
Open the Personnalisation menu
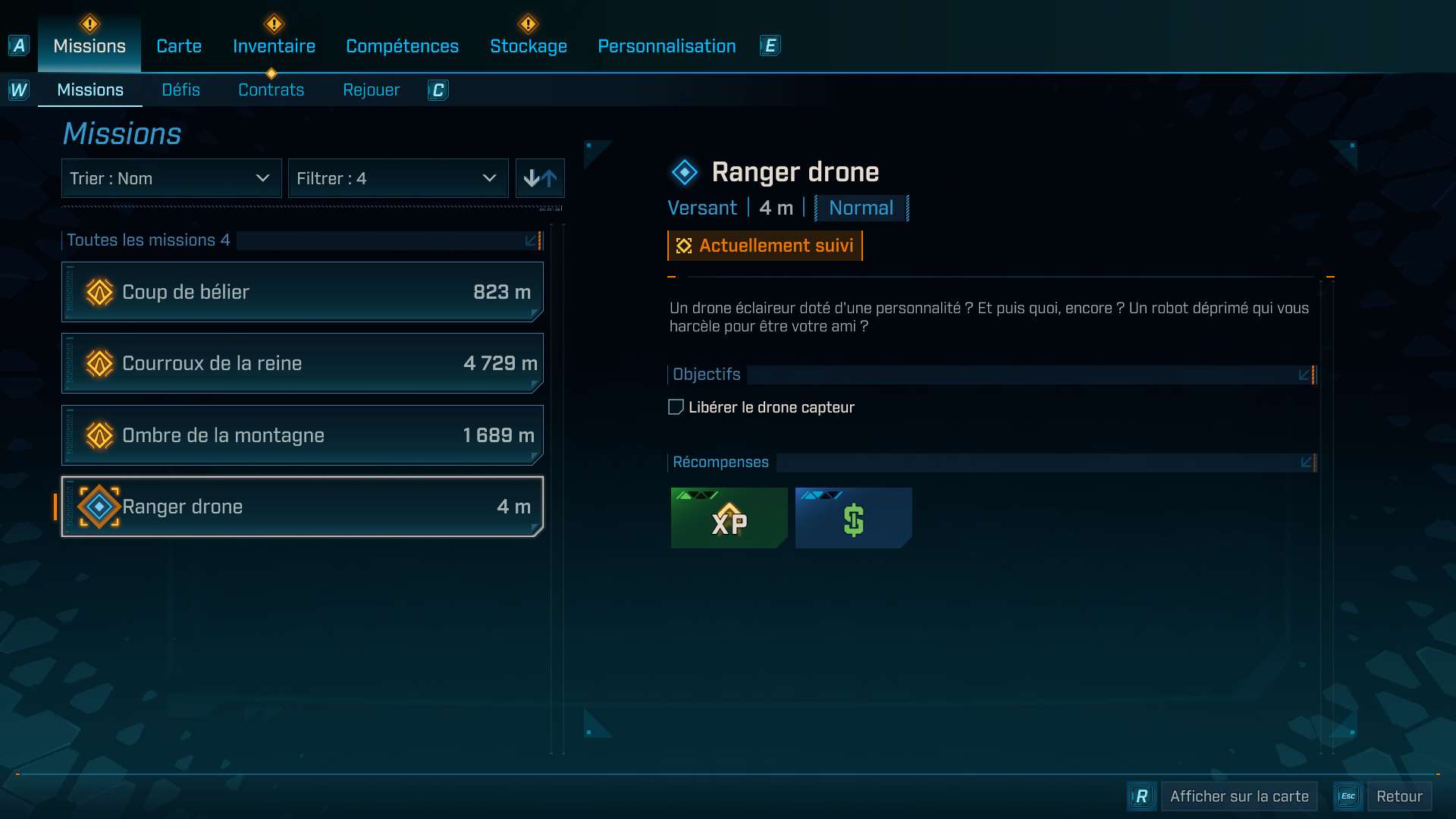(666, 45)
